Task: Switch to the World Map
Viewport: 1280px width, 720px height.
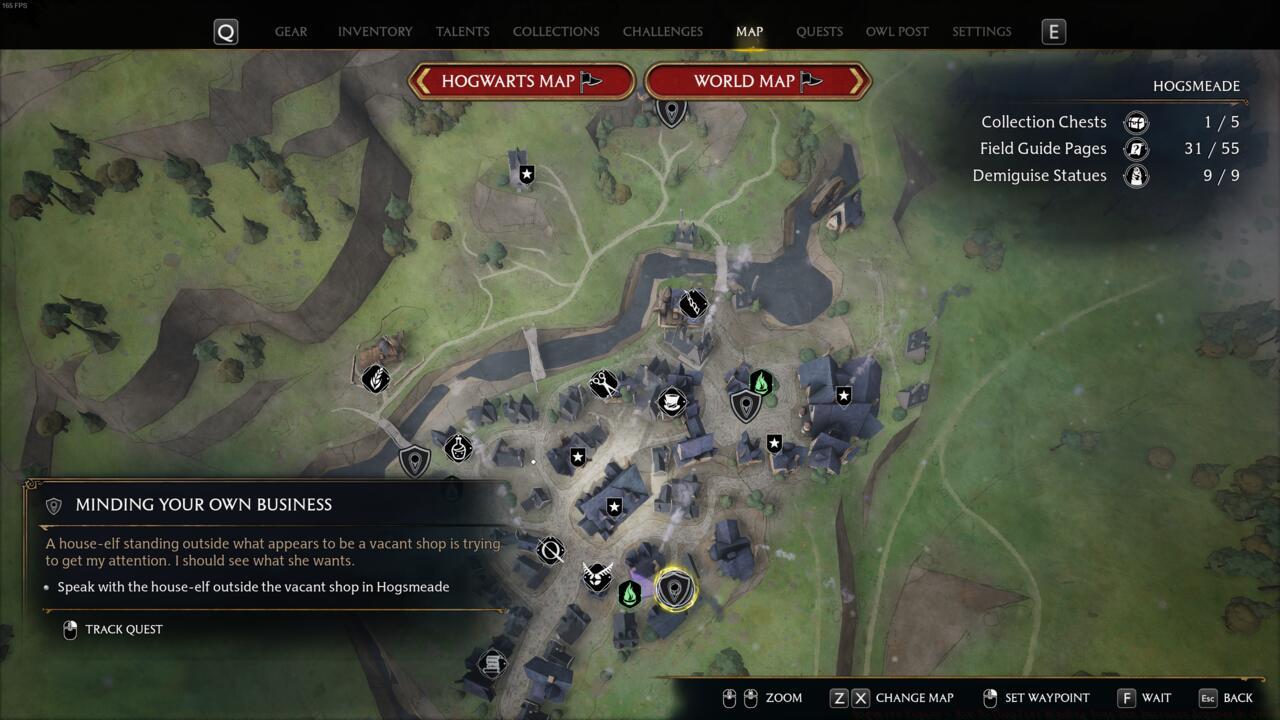Action: pos(758,81)
